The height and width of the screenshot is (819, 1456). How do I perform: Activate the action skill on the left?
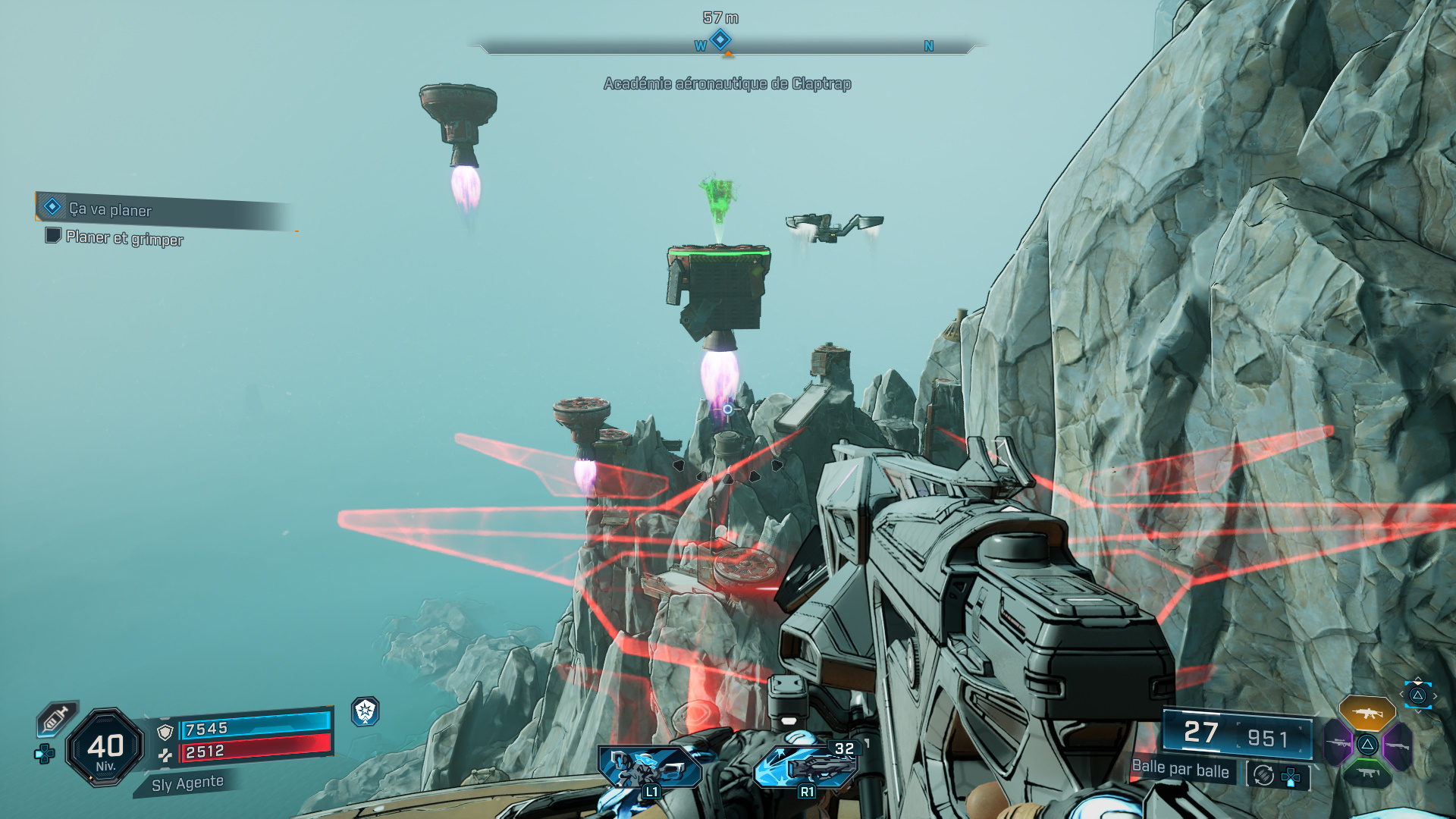coord(649,767)
